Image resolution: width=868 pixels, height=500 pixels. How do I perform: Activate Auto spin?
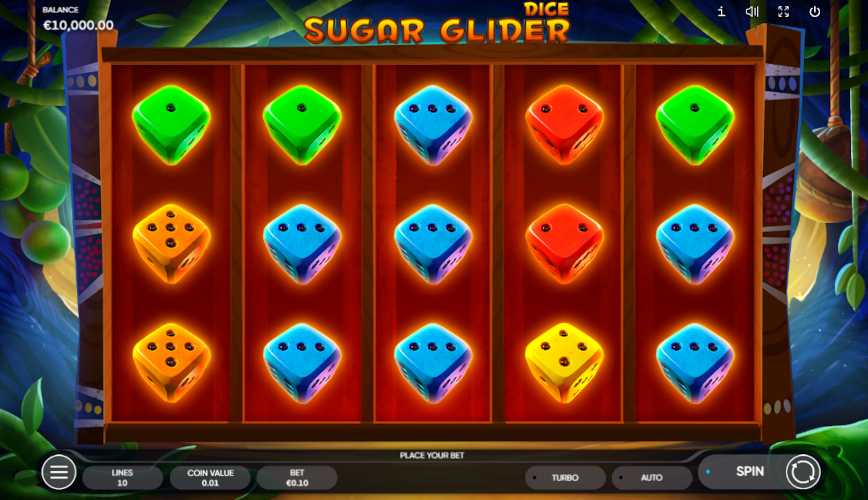tap(651, 478)
